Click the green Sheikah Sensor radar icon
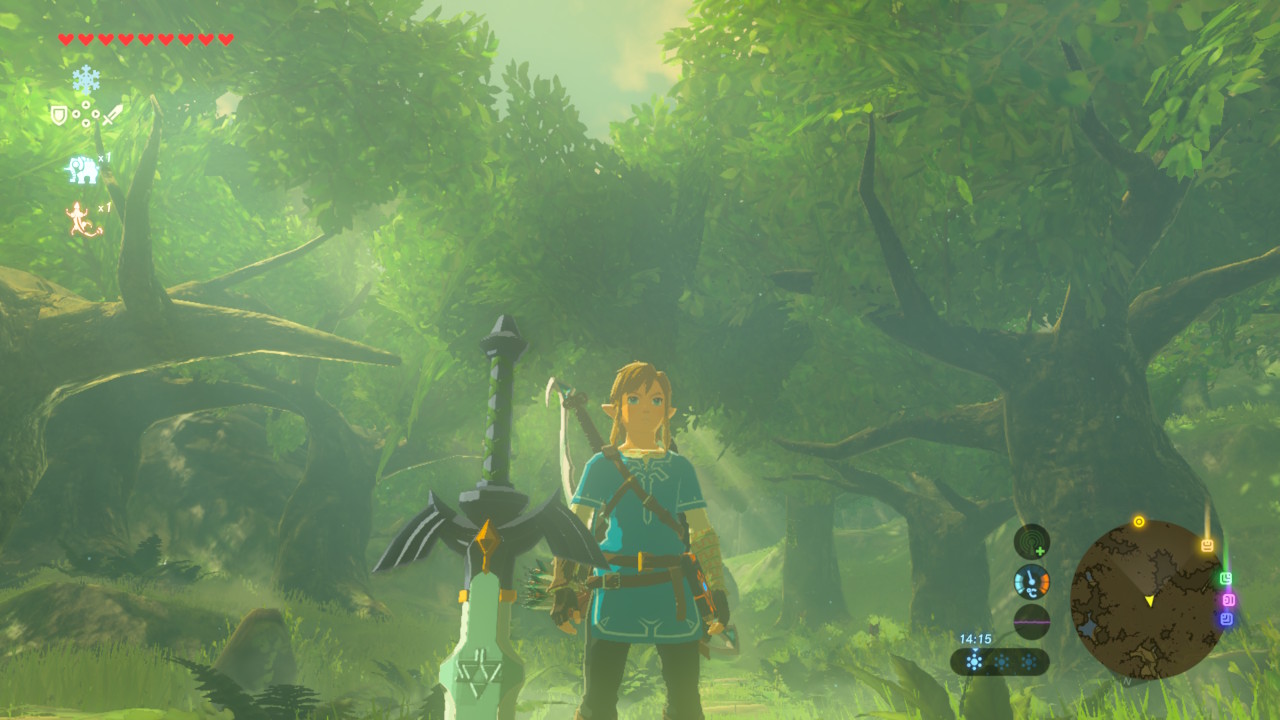Viewport: 1280px width, 720px height. tap(1032, 542)
